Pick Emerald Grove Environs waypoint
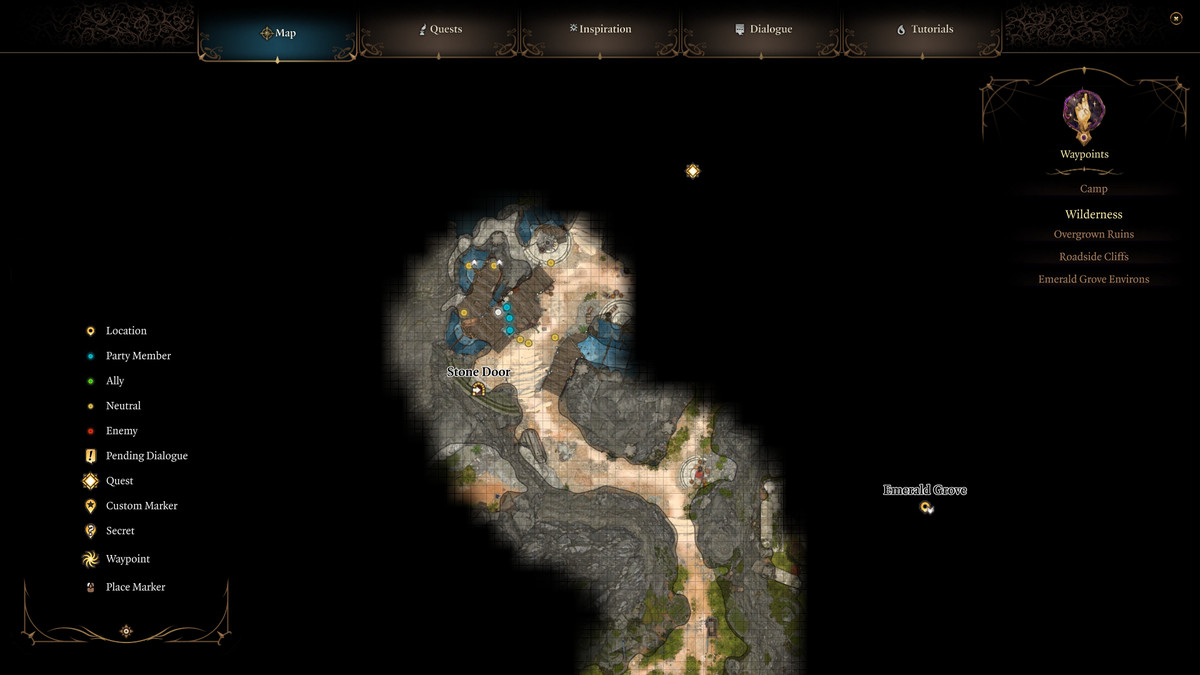The height and width of the screenshot is (675, 1200). tap(1093, 280)
